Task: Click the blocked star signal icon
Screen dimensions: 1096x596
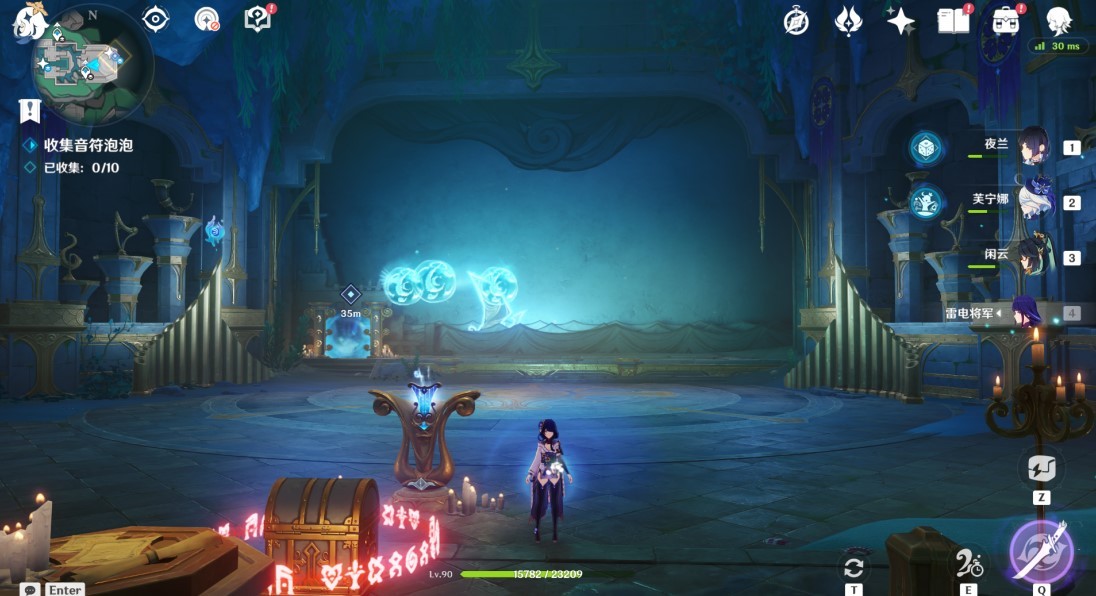Action: tap(207, 19)
